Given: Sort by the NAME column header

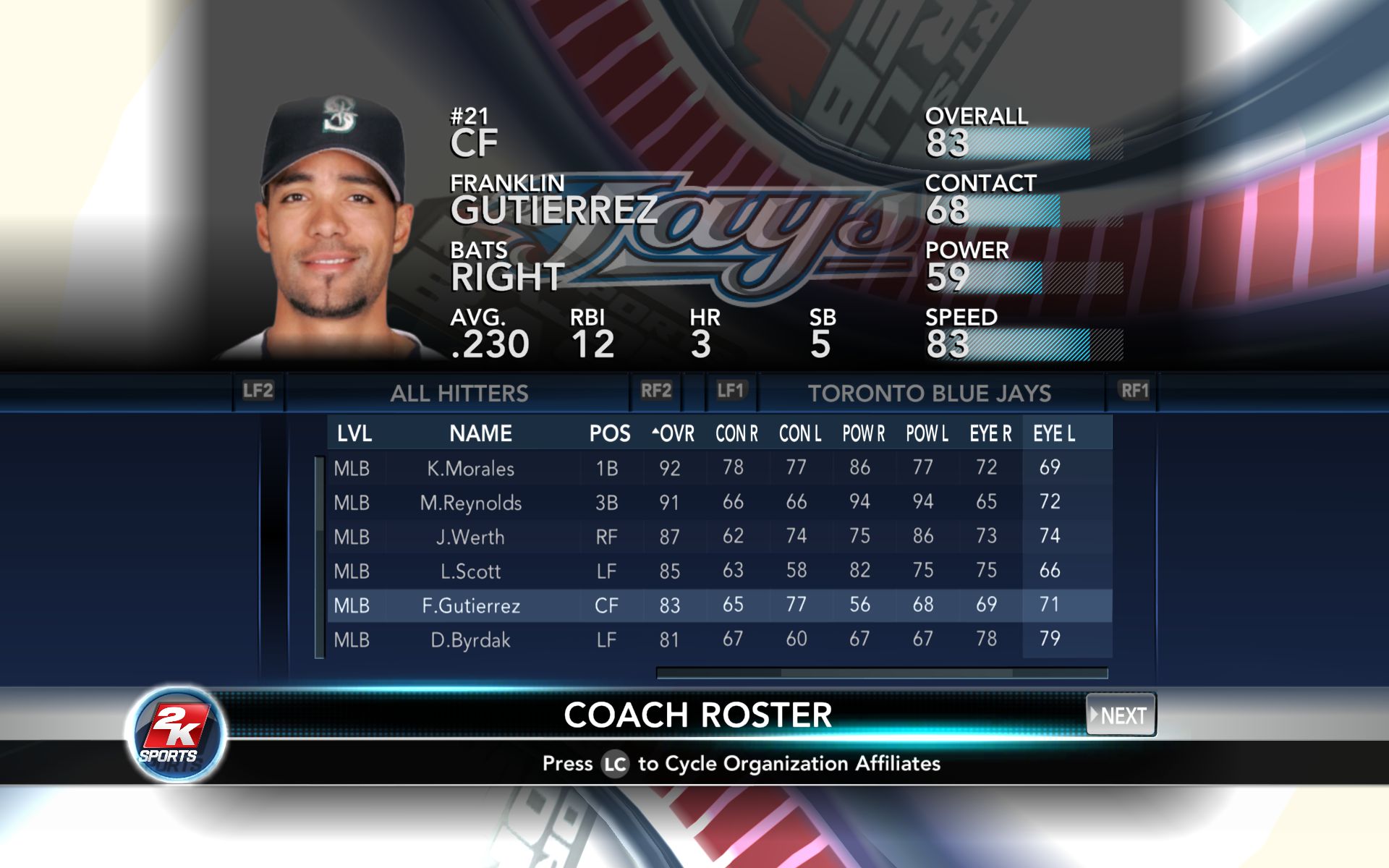Looking at the screenshot, I should 480,433.
